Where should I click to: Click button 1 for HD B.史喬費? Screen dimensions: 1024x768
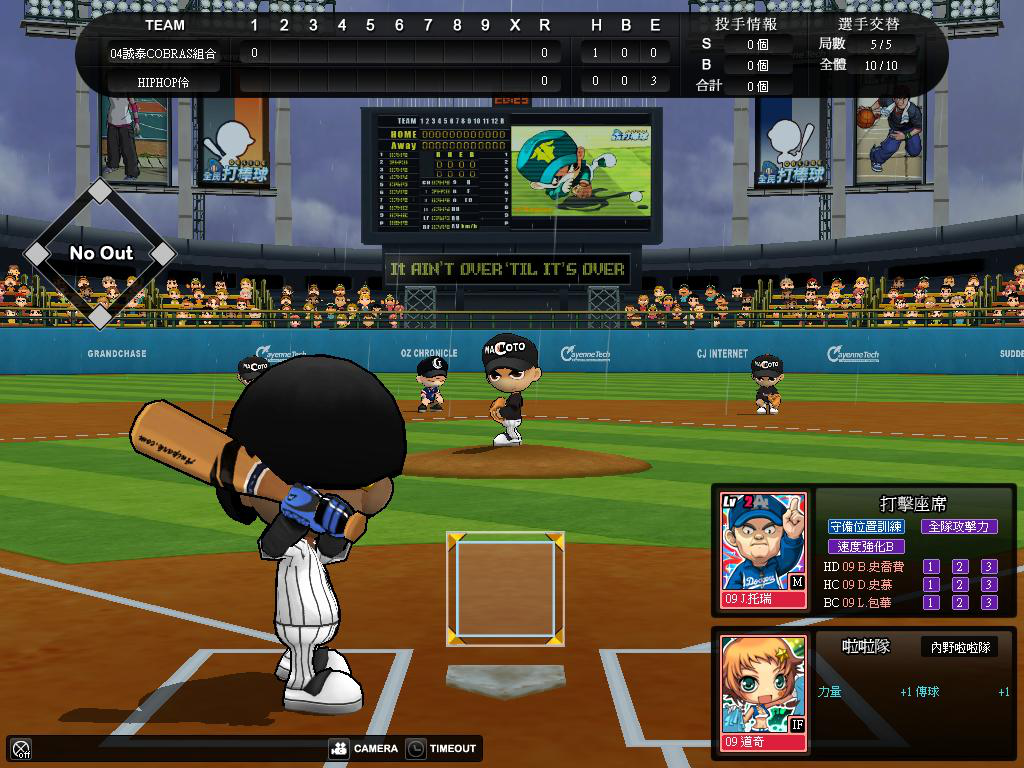tap(931, 567)
